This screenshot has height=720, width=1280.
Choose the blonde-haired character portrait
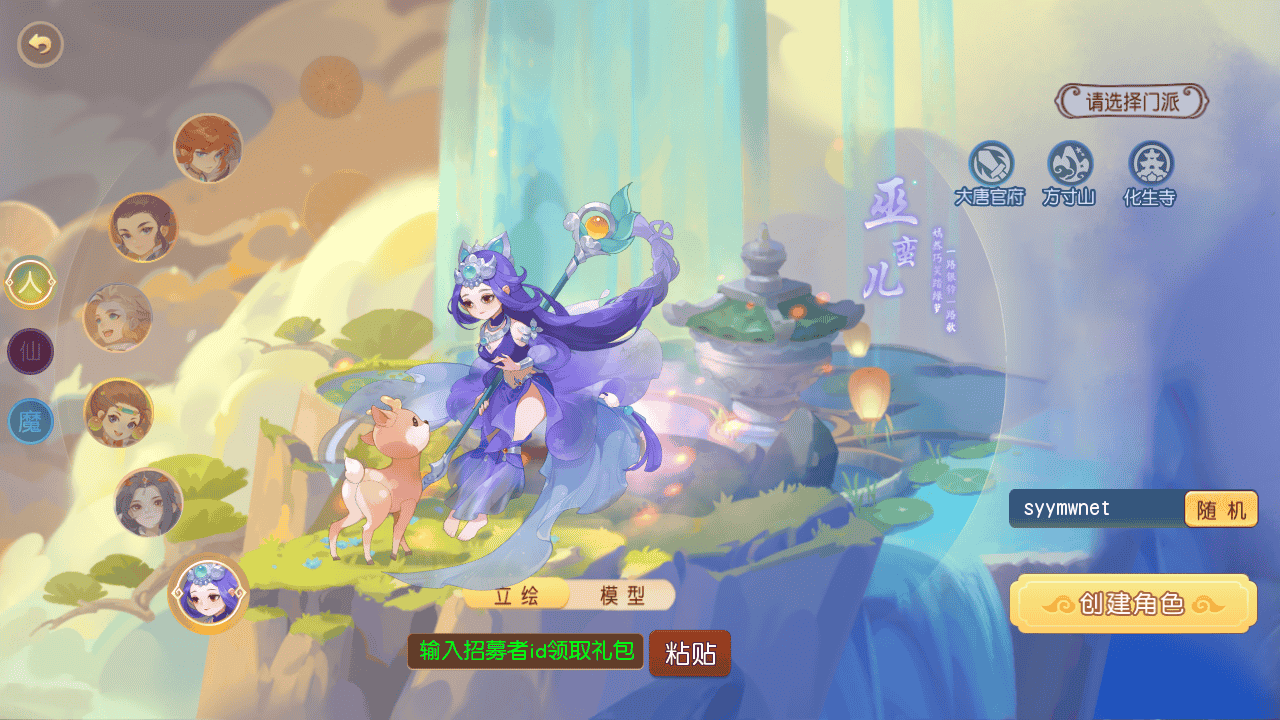pos(118,318)
